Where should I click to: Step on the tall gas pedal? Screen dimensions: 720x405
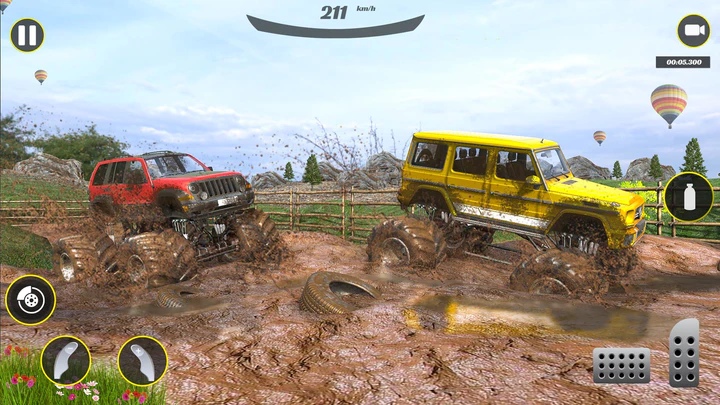click(x=684, y=353)
